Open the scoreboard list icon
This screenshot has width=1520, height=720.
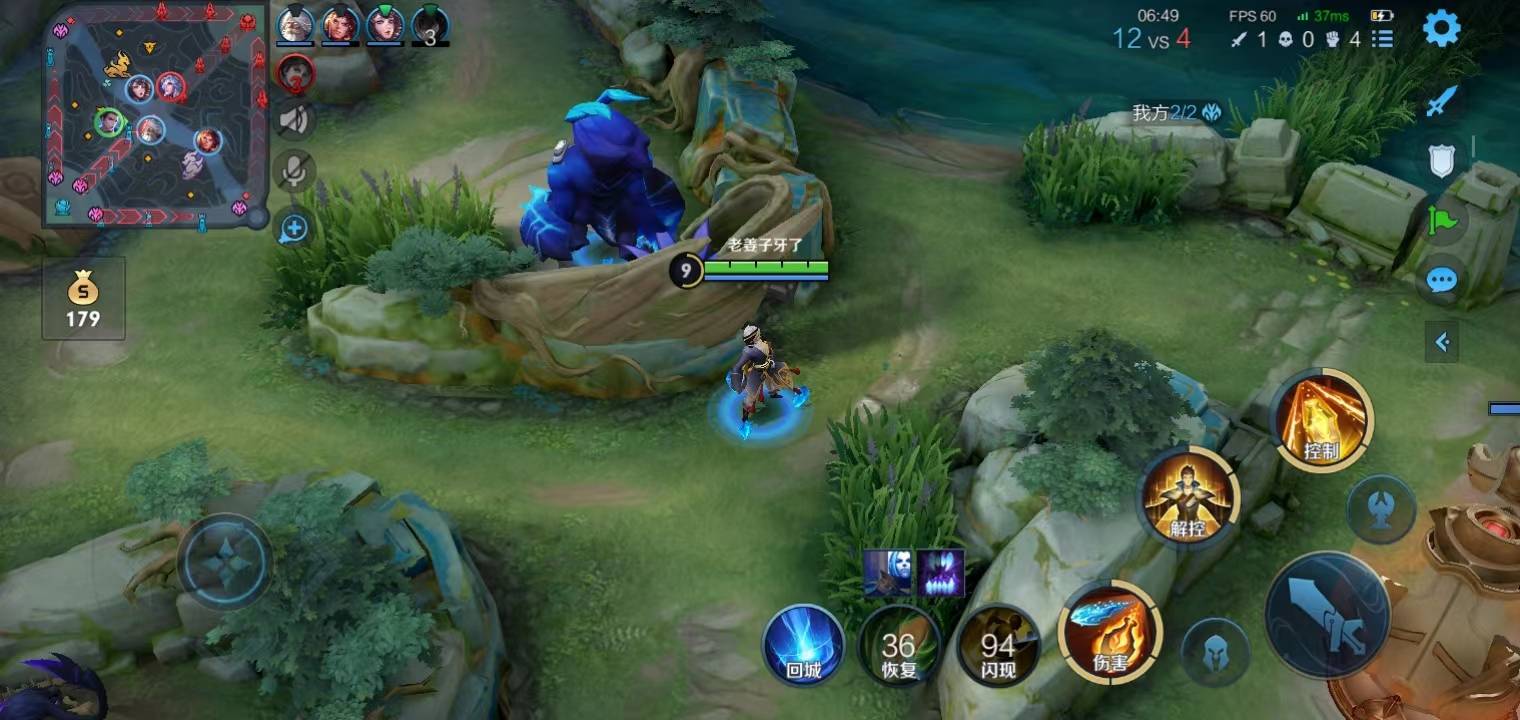tap(1383, 39)
